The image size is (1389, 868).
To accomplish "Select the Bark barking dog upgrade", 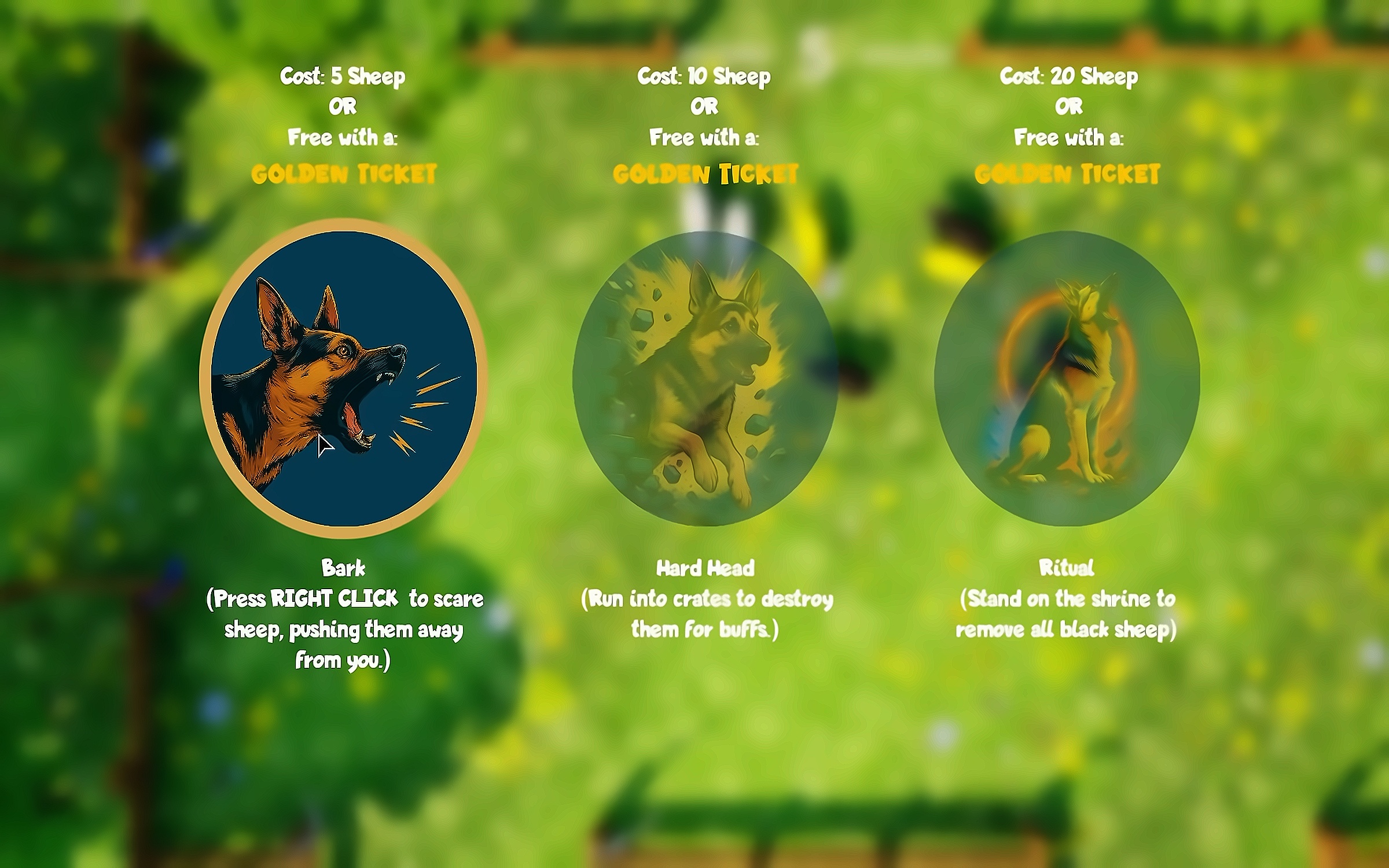I will point(343,378).
